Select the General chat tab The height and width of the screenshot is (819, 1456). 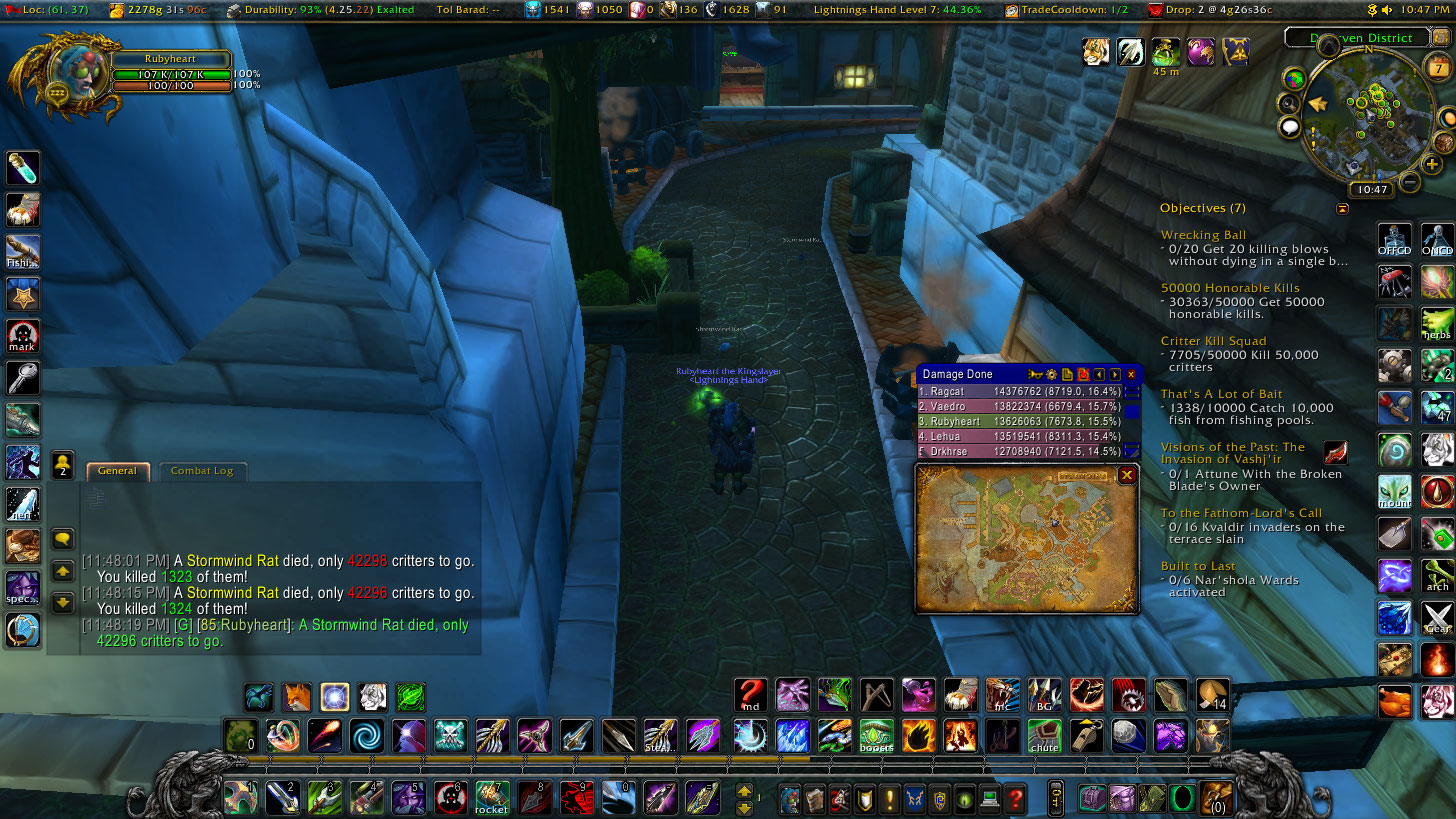coord(117,470)
